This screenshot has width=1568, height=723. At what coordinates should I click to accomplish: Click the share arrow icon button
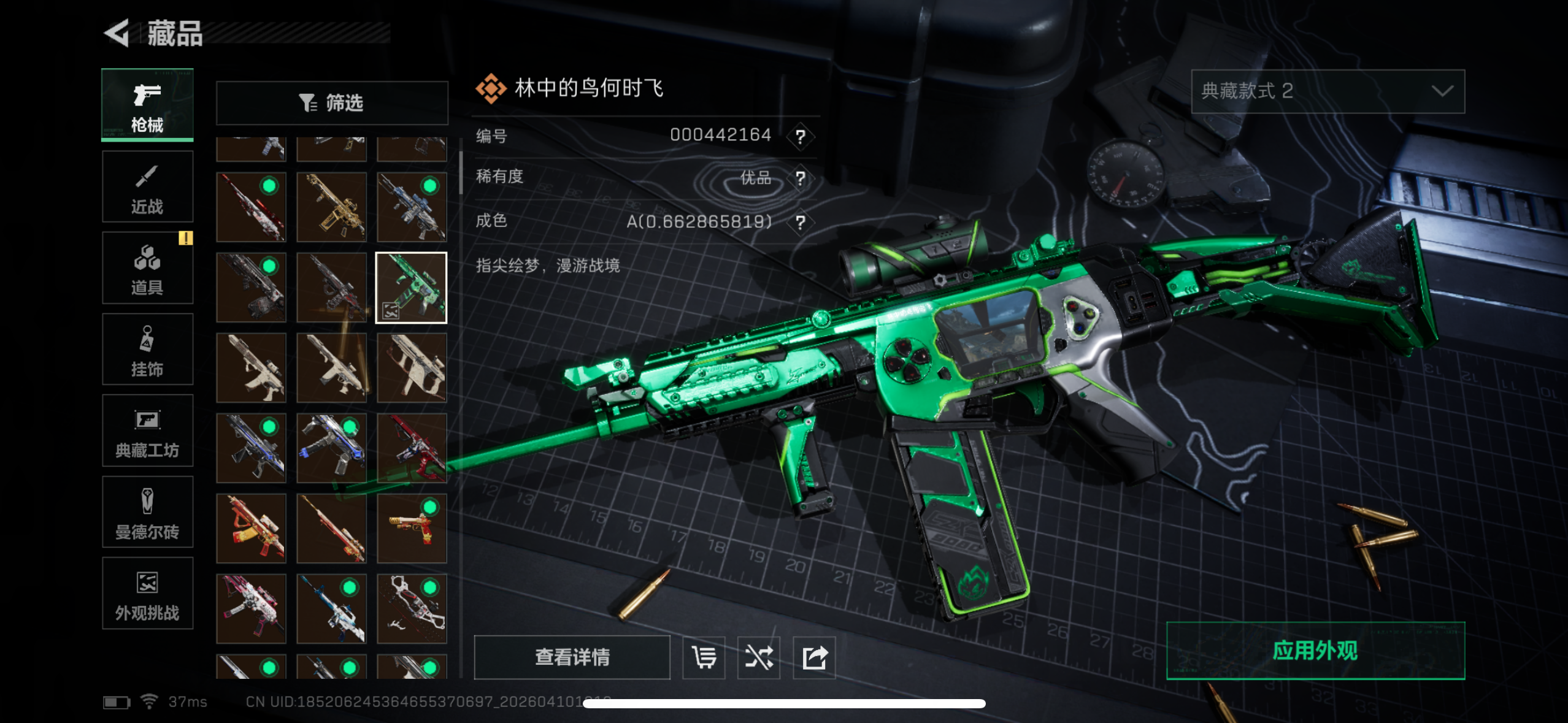coord(814,658)
